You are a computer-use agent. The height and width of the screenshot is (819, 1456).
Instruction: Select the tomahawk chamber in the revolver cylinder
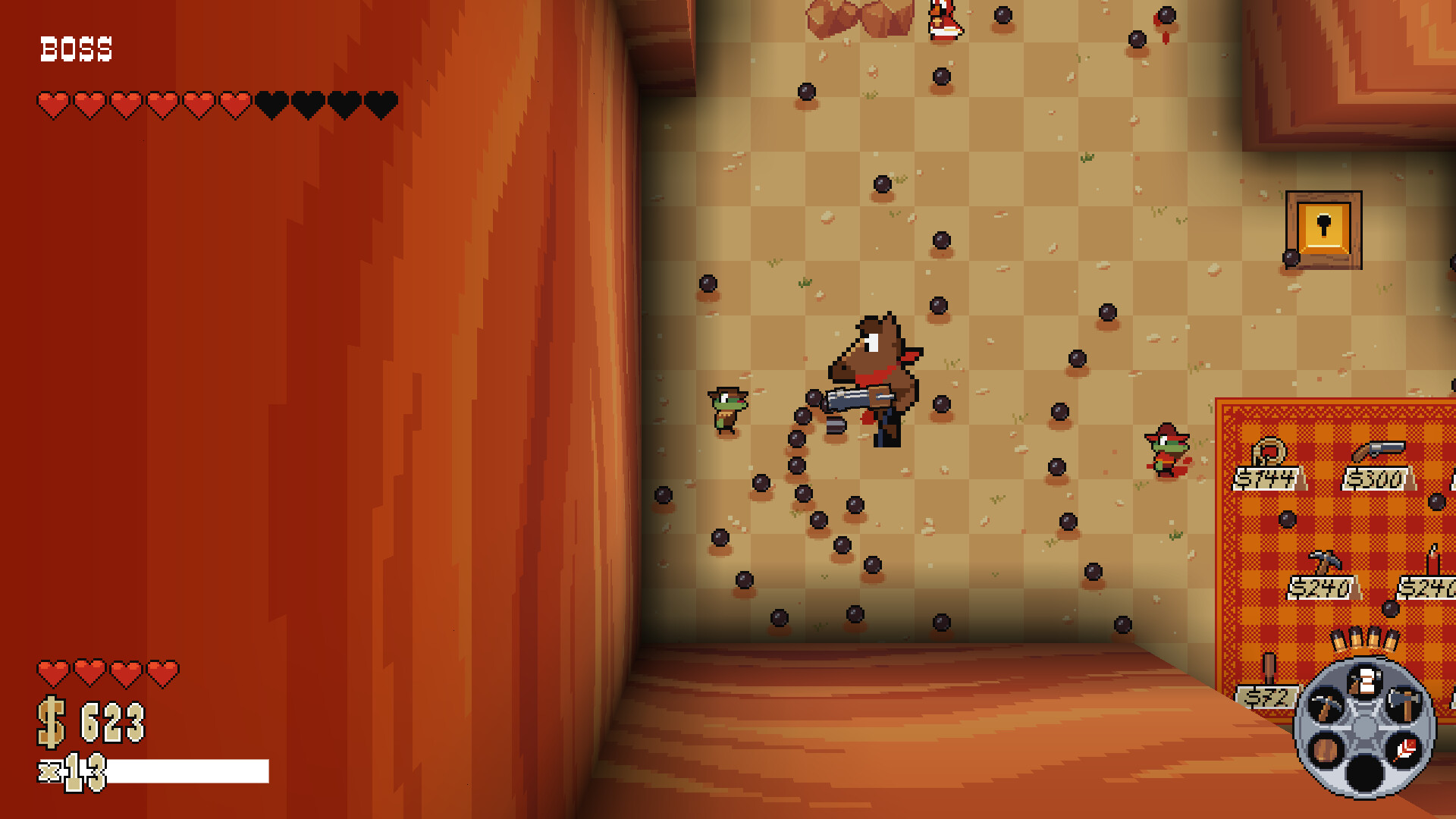pyautogui.click(x=1406, y=705)
